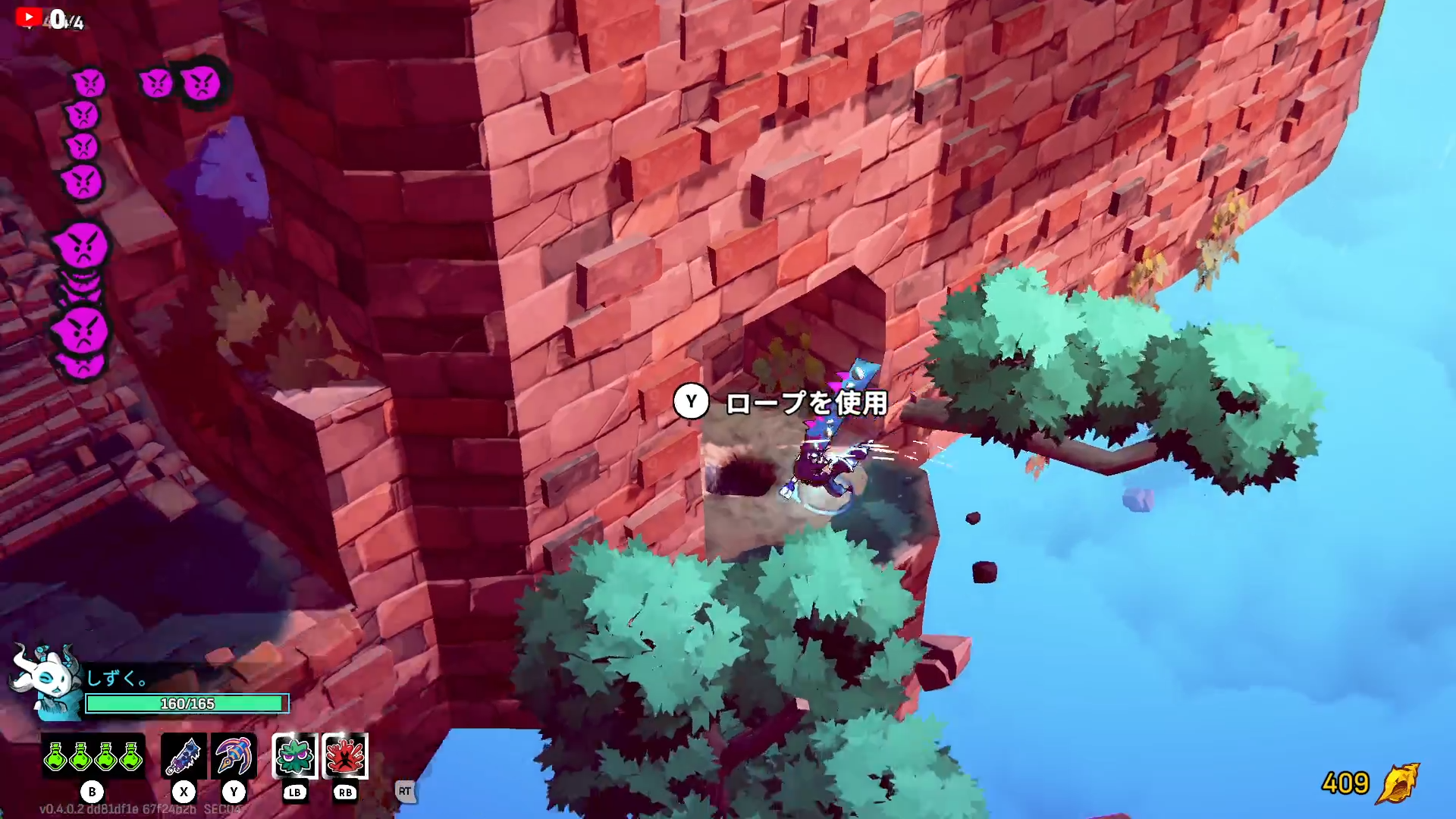Activate the blue chainsaw blade weapon
Viewport: 1456px width, 819px height.
[184, 756]
